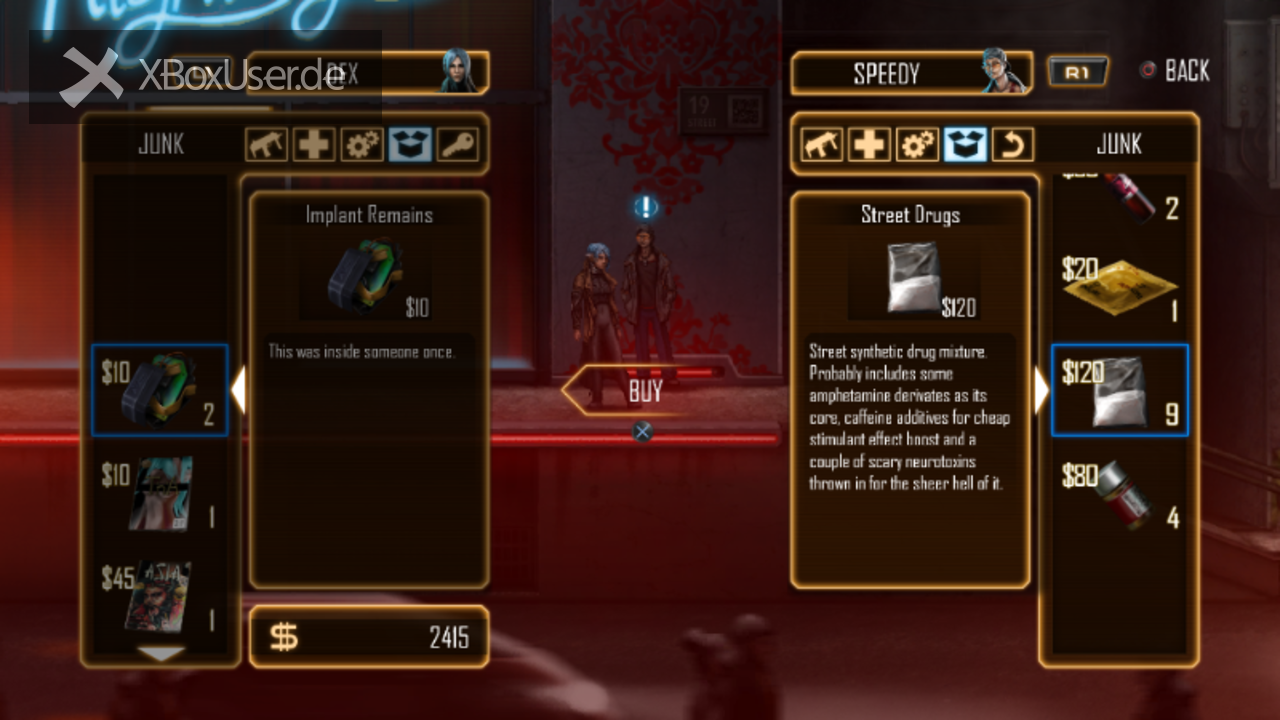Switch to Speedy's medical cross tab
The width and height of the screenshot is (1280, 720).
point(868,146)
